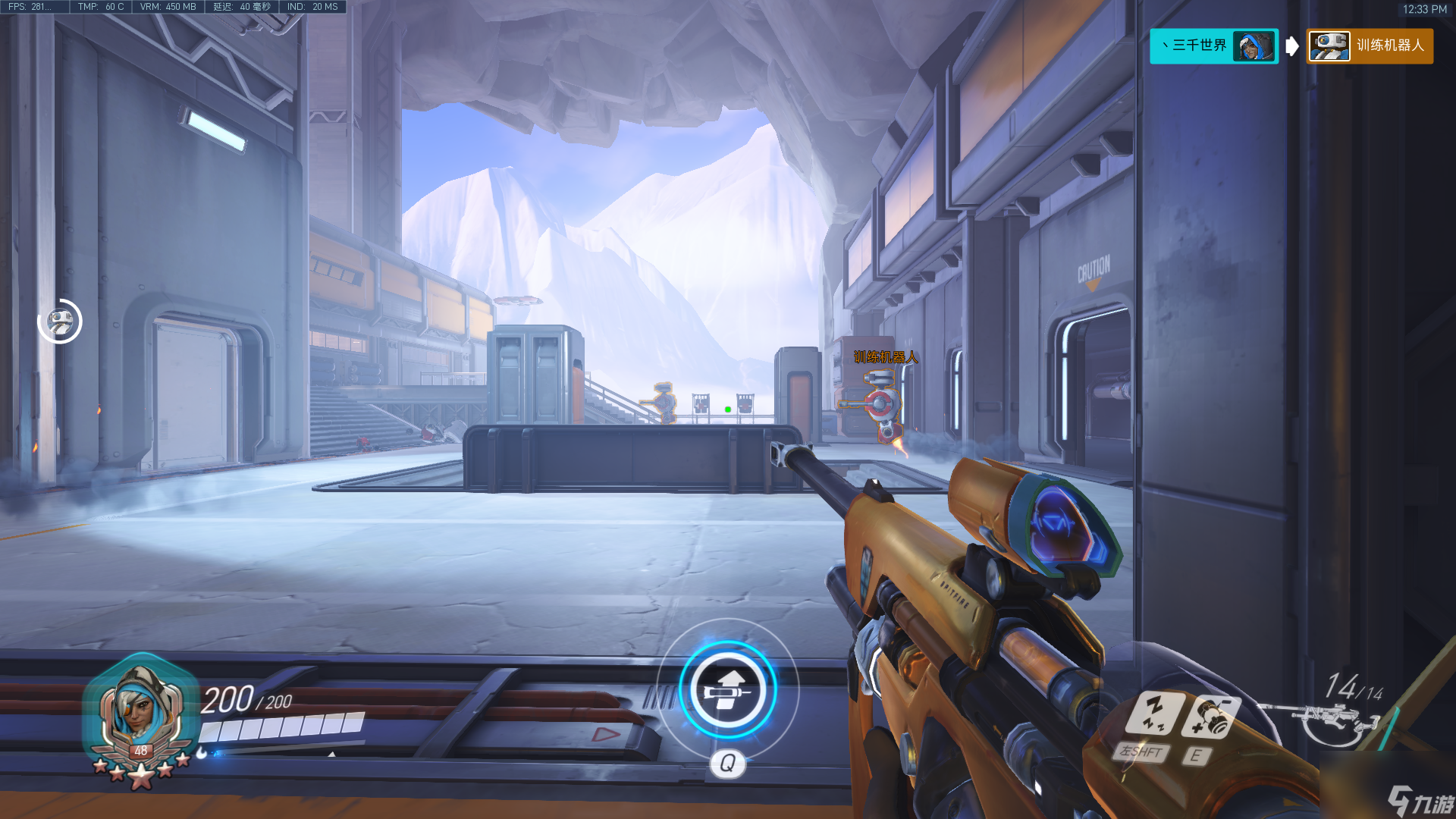This screenshot has width=1456, height=819.
Task: Activate the Nano Boost ultimate icon
Action: tap(727, 689)
